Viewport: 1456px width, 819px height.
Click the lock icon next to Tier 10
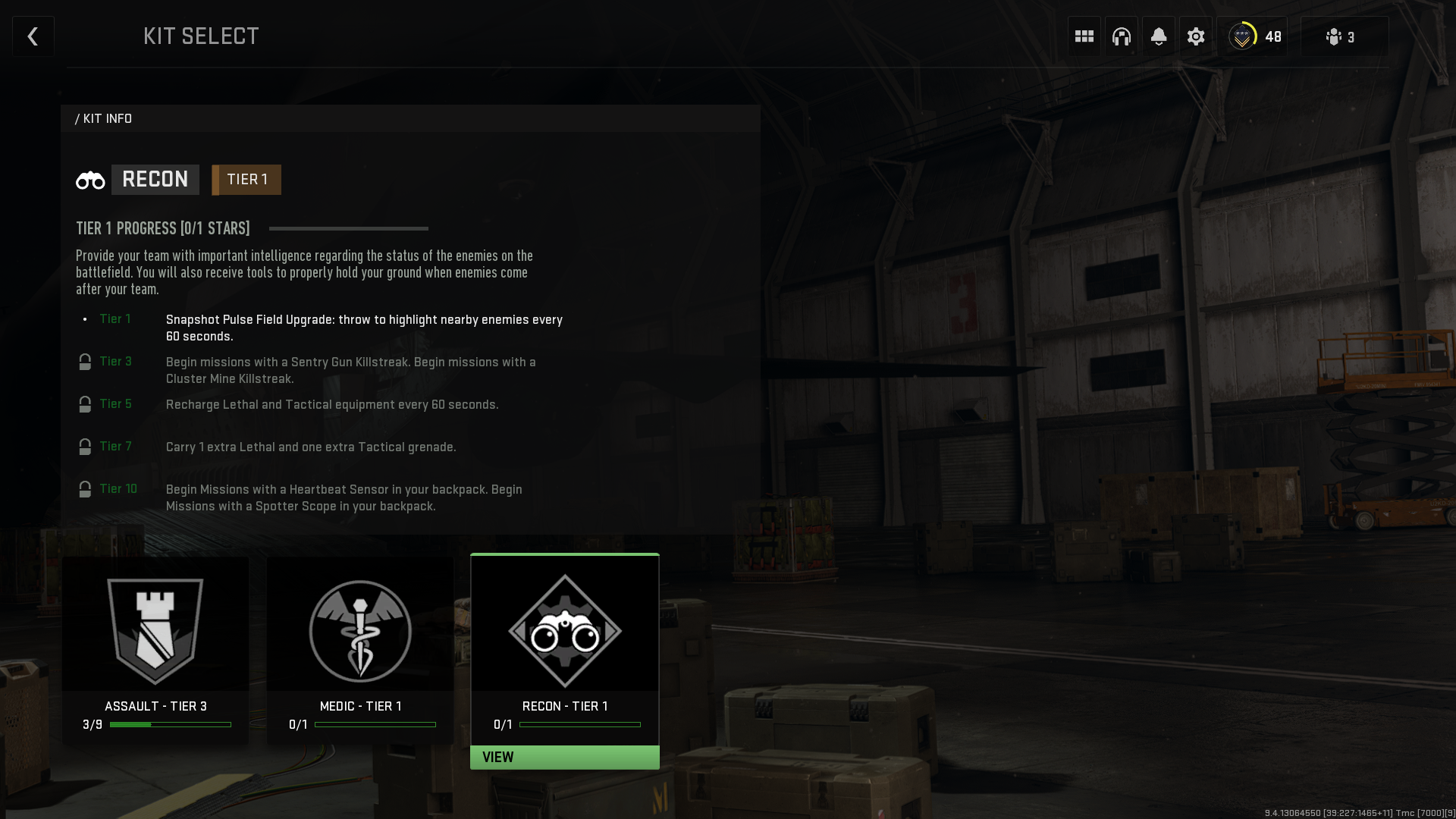84,489
